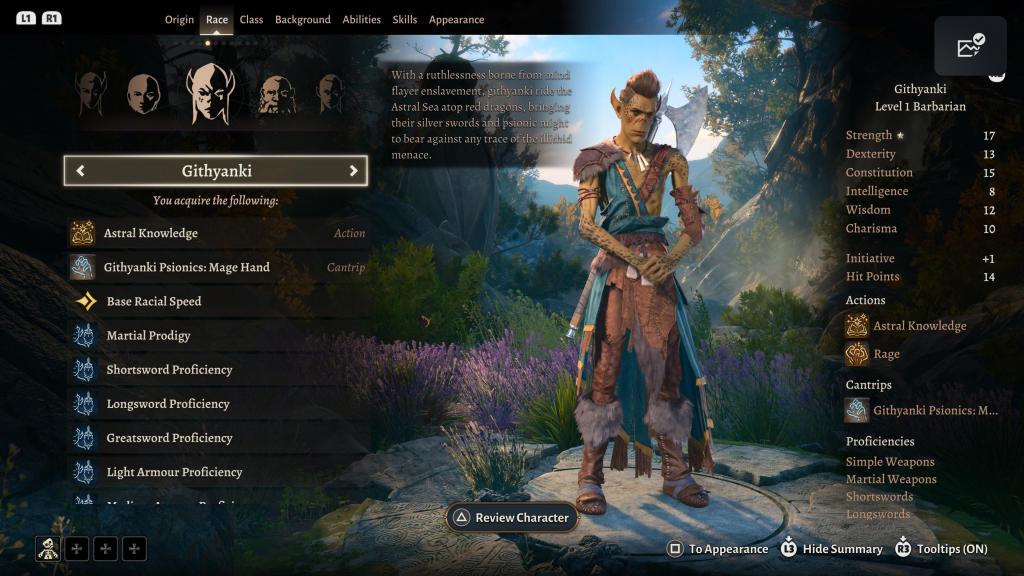Select the skeleton party slot icon
Screen dimensions: 1024x576
48,548
